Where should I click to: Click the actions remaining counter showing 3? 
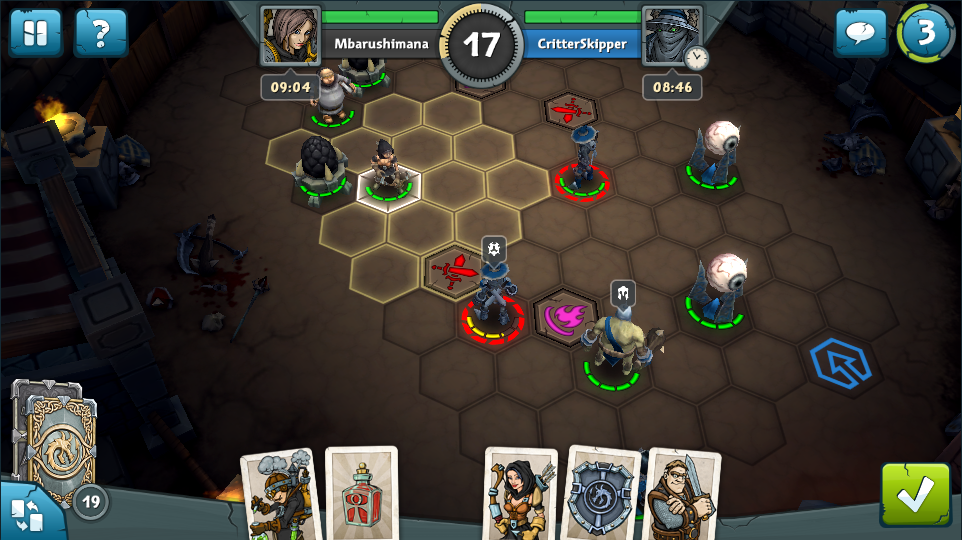(x=925, y=33)
